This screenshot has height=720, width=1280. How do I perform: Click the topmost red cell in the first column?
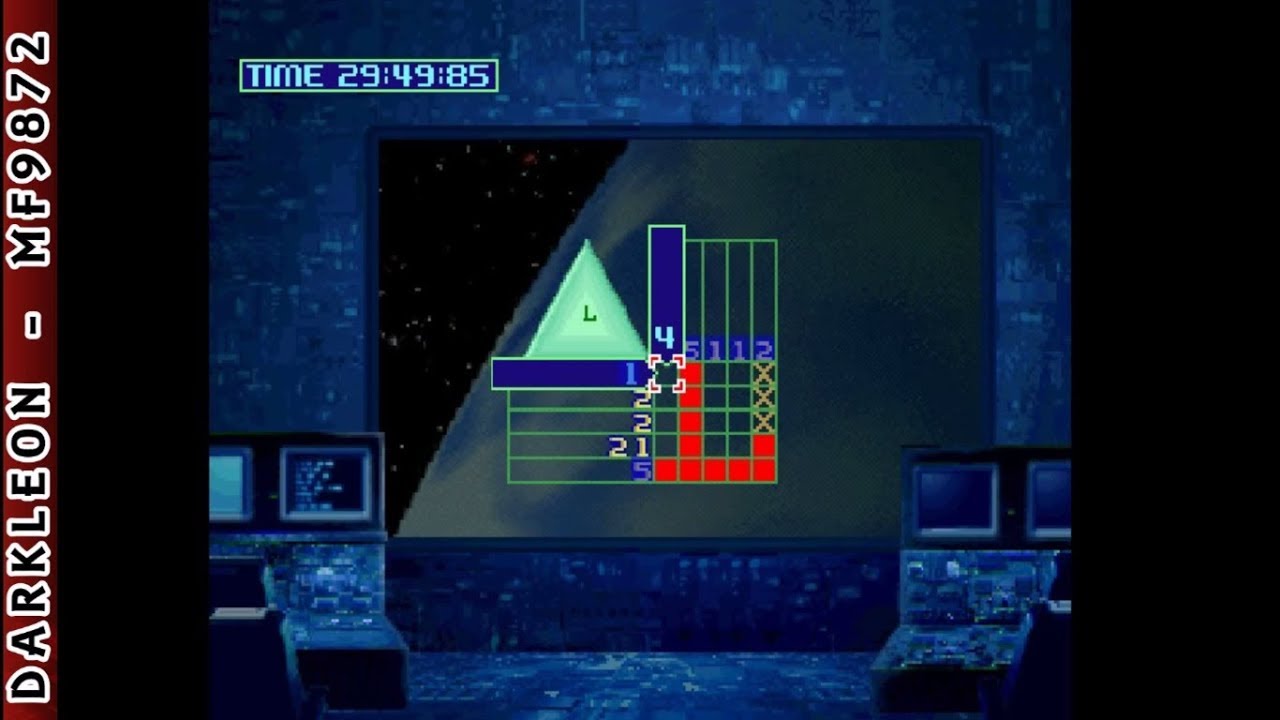point(691,371)
